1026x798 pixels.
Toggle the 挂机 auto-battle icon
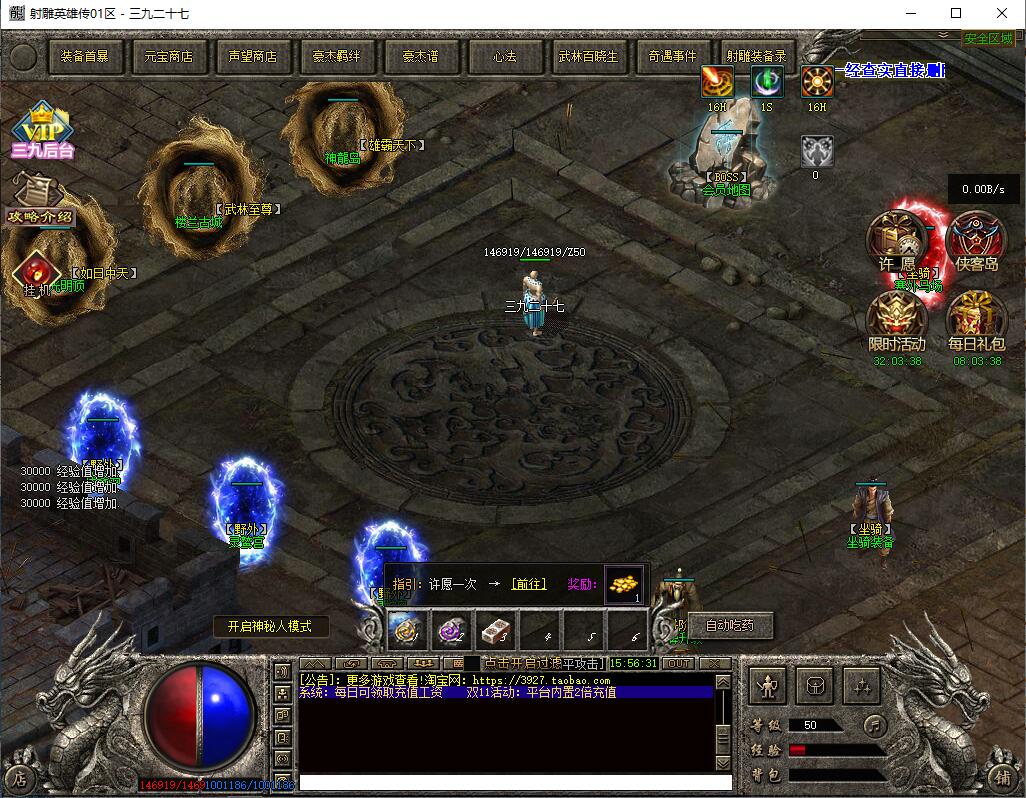click(x=36, y=272)
